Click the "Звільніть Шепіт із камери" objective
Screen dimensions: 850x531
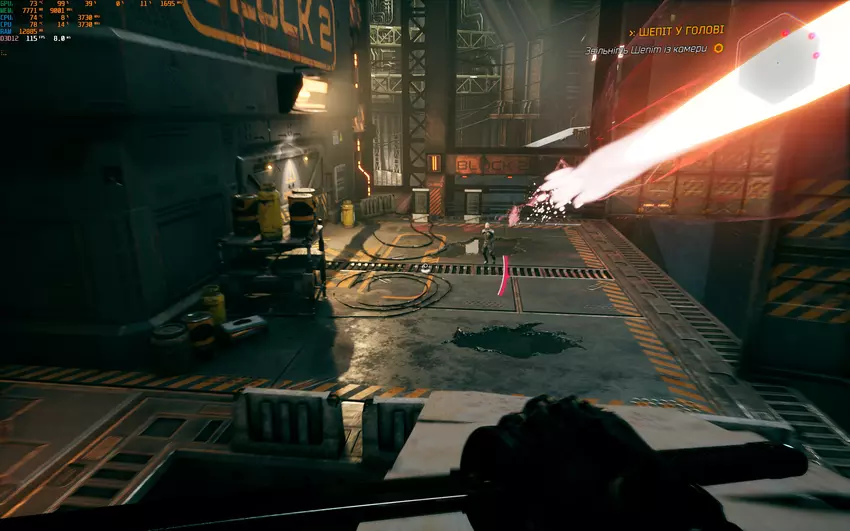pos(646,49)
